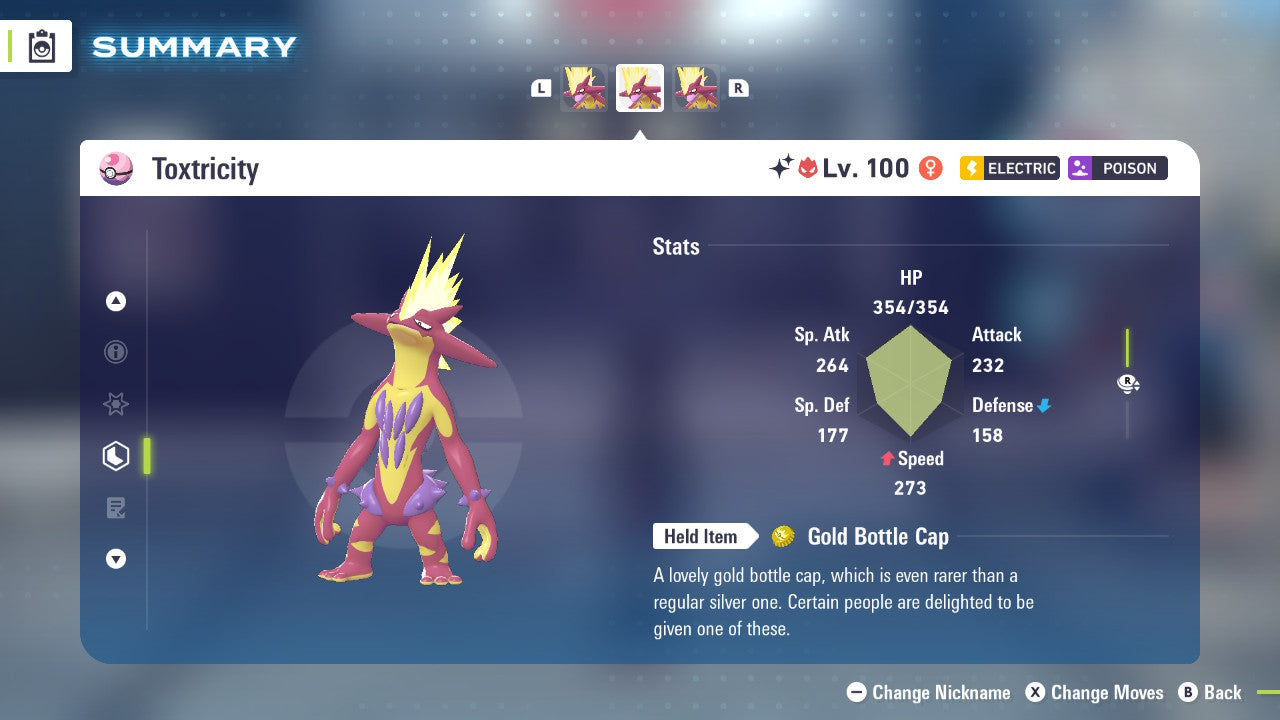Select the highlighted Toxtricity party thumbnail
Image resolution: width=1280 pixels, height=720 pixels.
pos(640,88)
